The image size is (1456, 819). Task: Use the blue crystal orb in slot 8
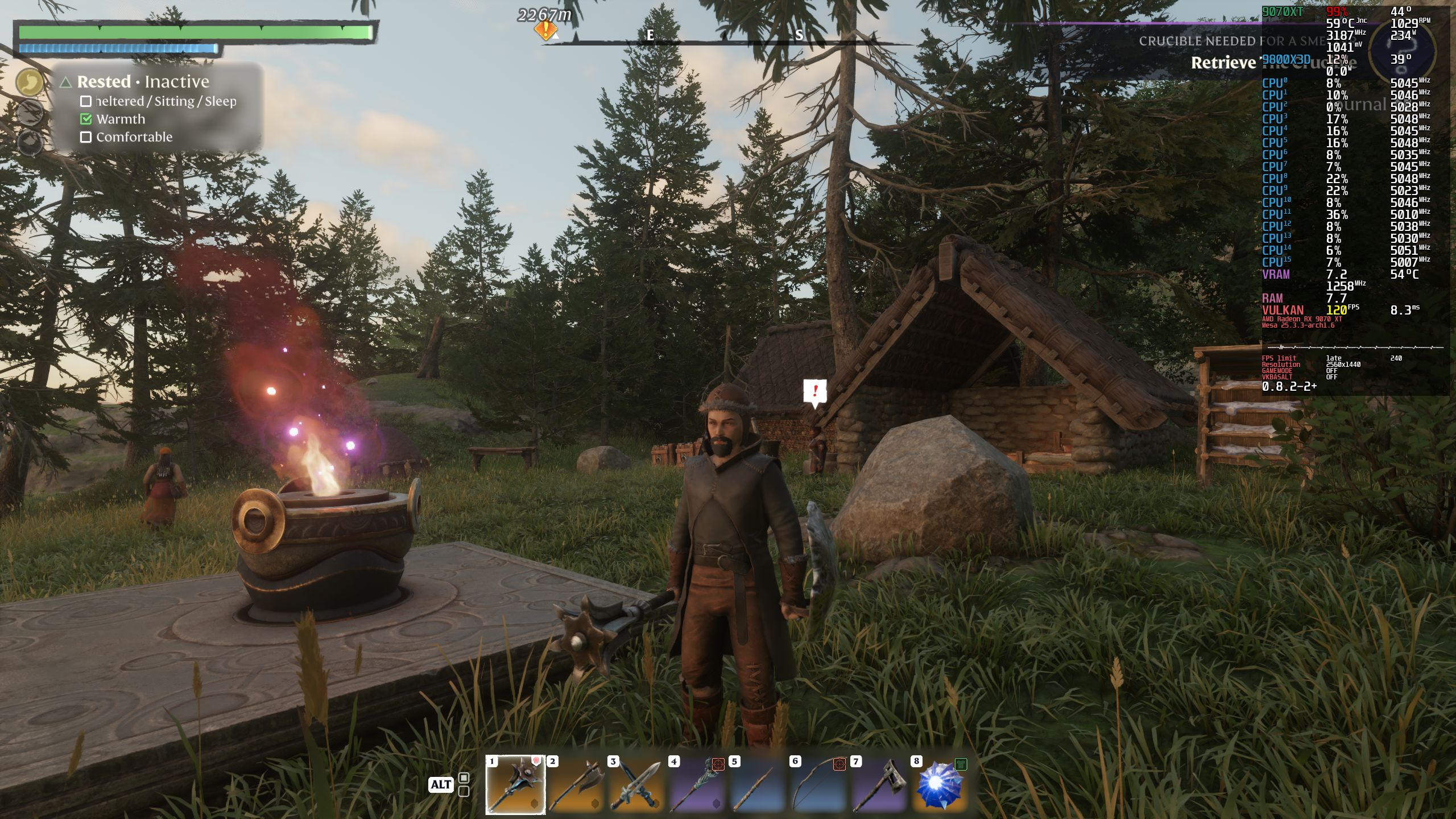(x=940, y=785)
